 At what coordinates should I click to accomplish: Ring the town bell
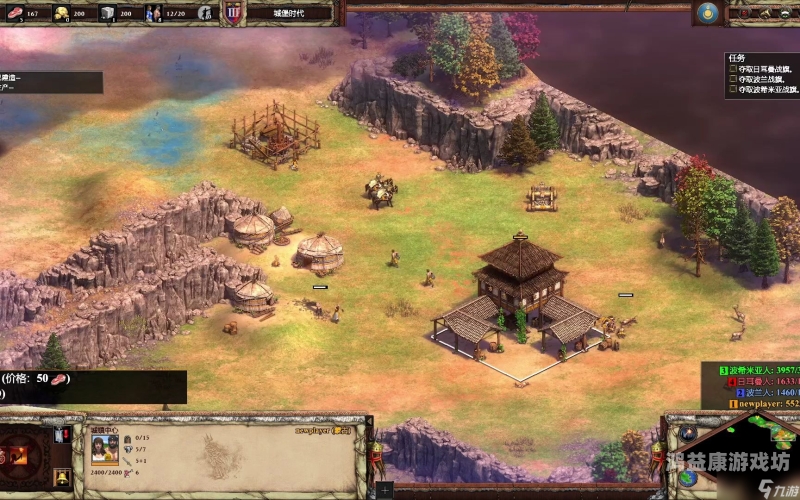point(61,477)
